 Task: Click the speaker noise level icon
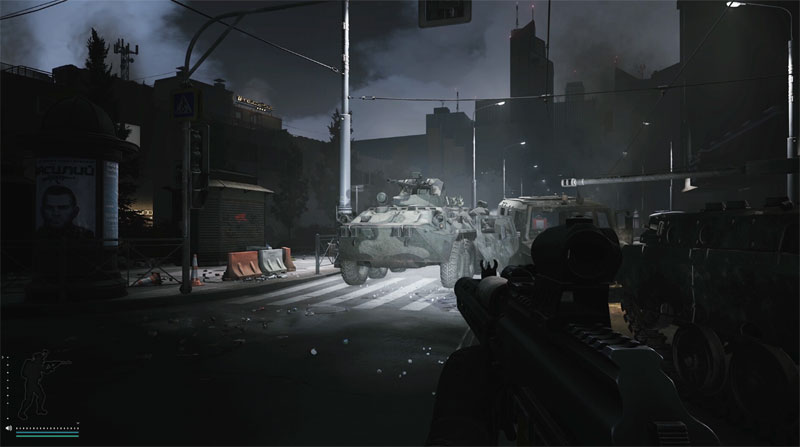click(6, 428)
